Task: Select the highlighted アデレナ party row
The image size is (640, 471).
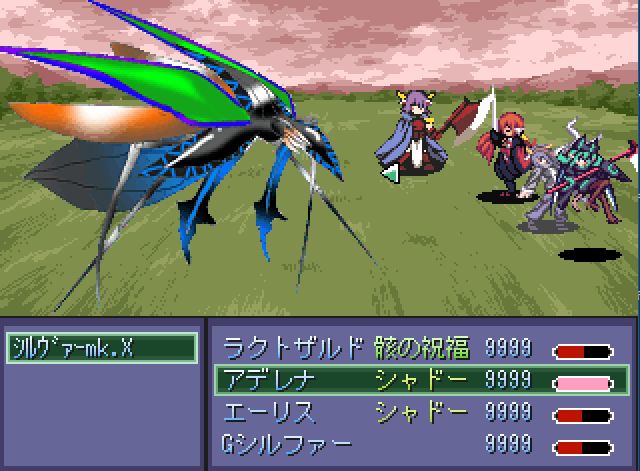Action: (x=418, y=380)
